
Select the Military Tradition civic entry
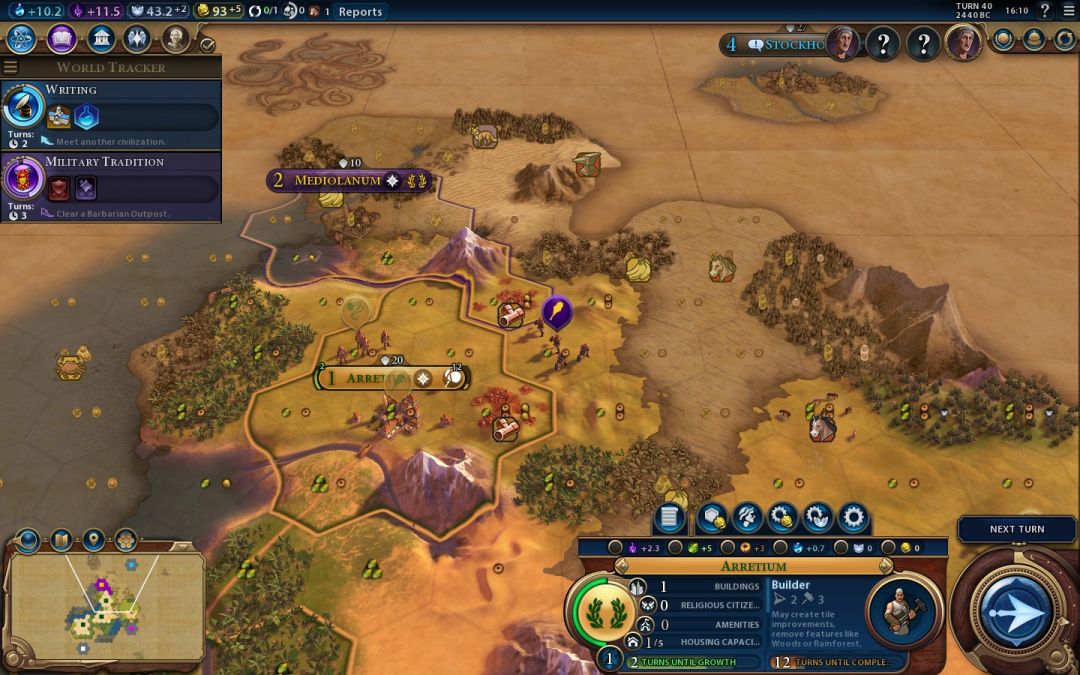[x=110, y=185]
